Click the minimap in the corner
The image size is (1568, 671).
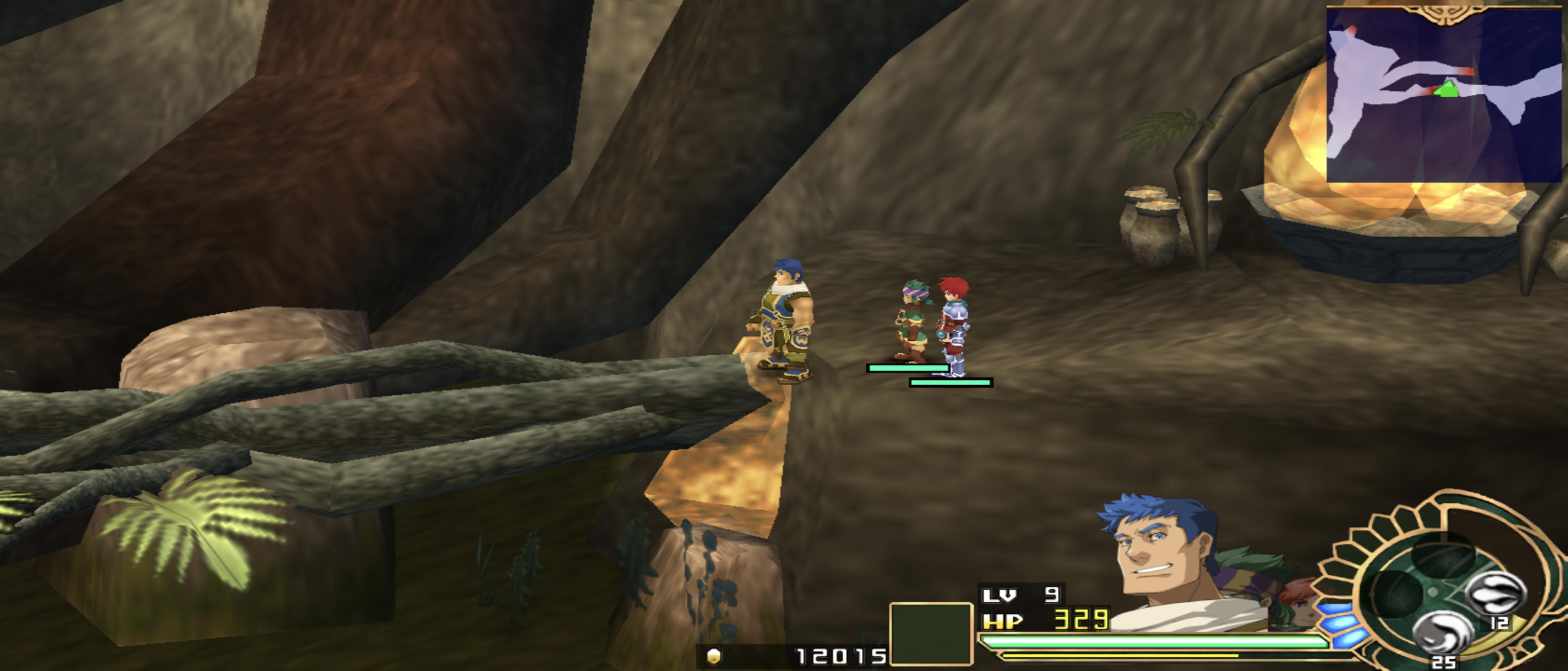(1444, 94)
